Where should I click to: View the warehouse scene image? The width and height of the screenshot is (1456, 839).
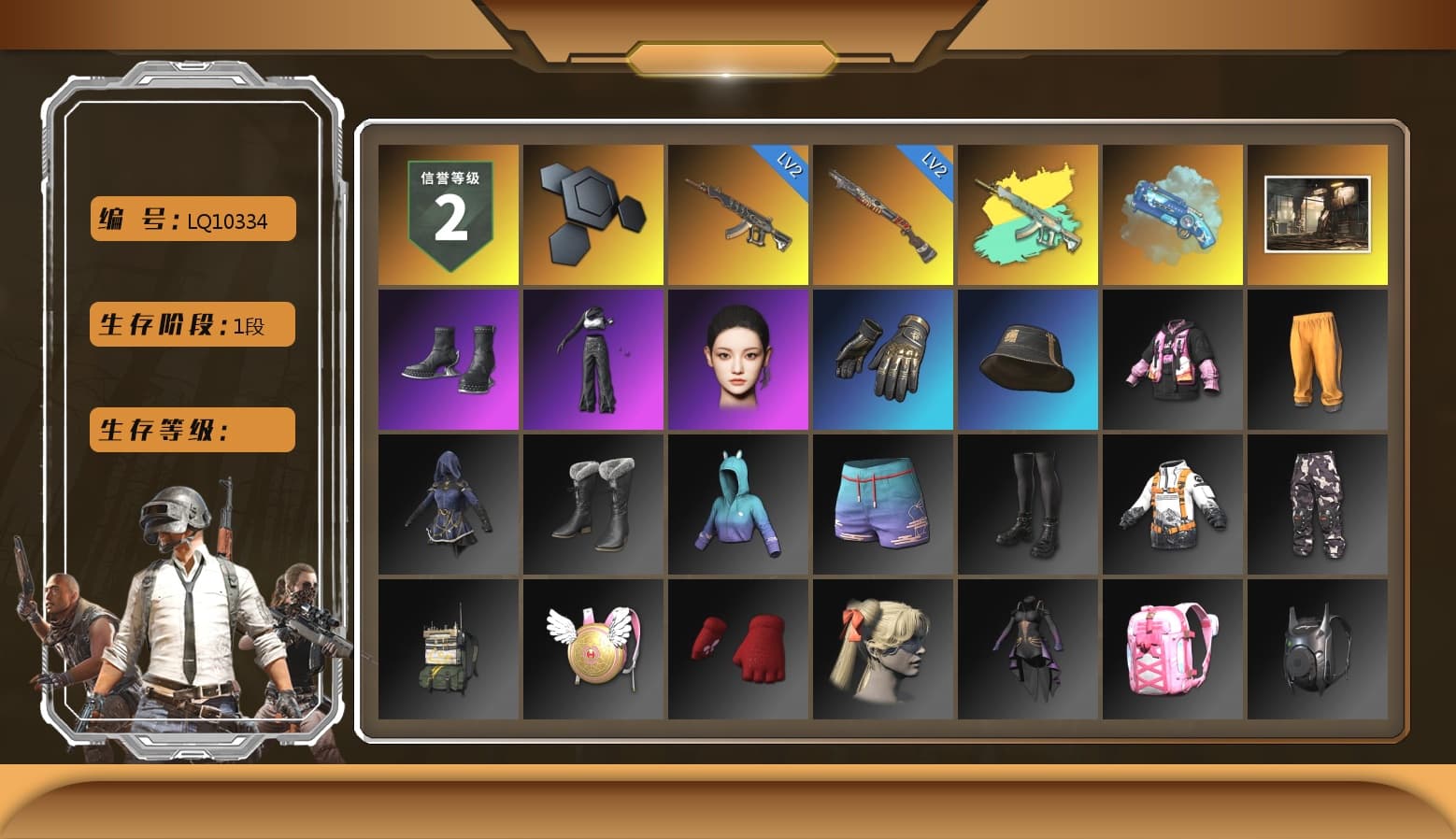[x=1318, y=213]
